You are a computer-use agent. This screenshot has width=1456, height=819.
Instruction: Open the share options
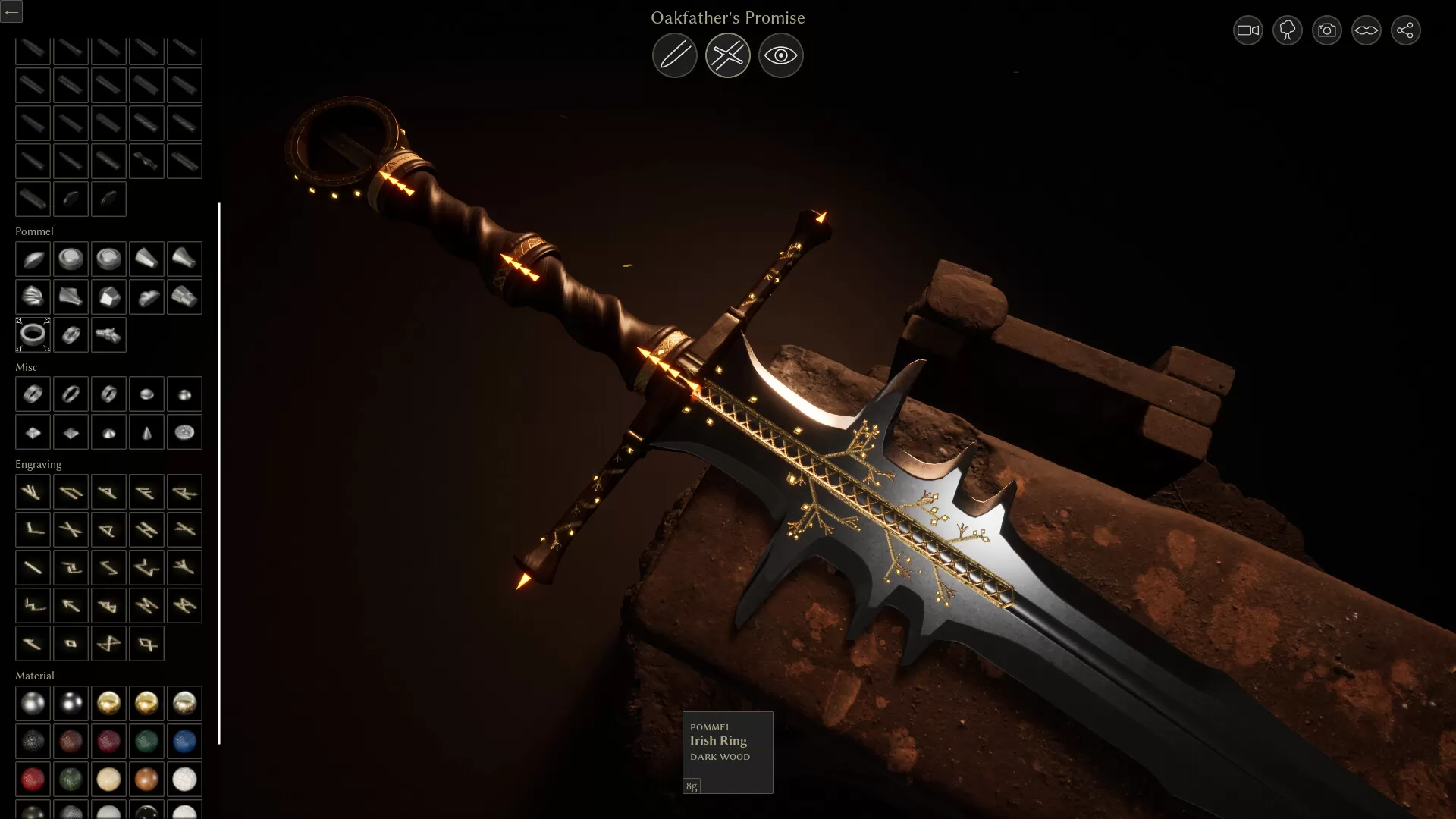[1405, 30]
